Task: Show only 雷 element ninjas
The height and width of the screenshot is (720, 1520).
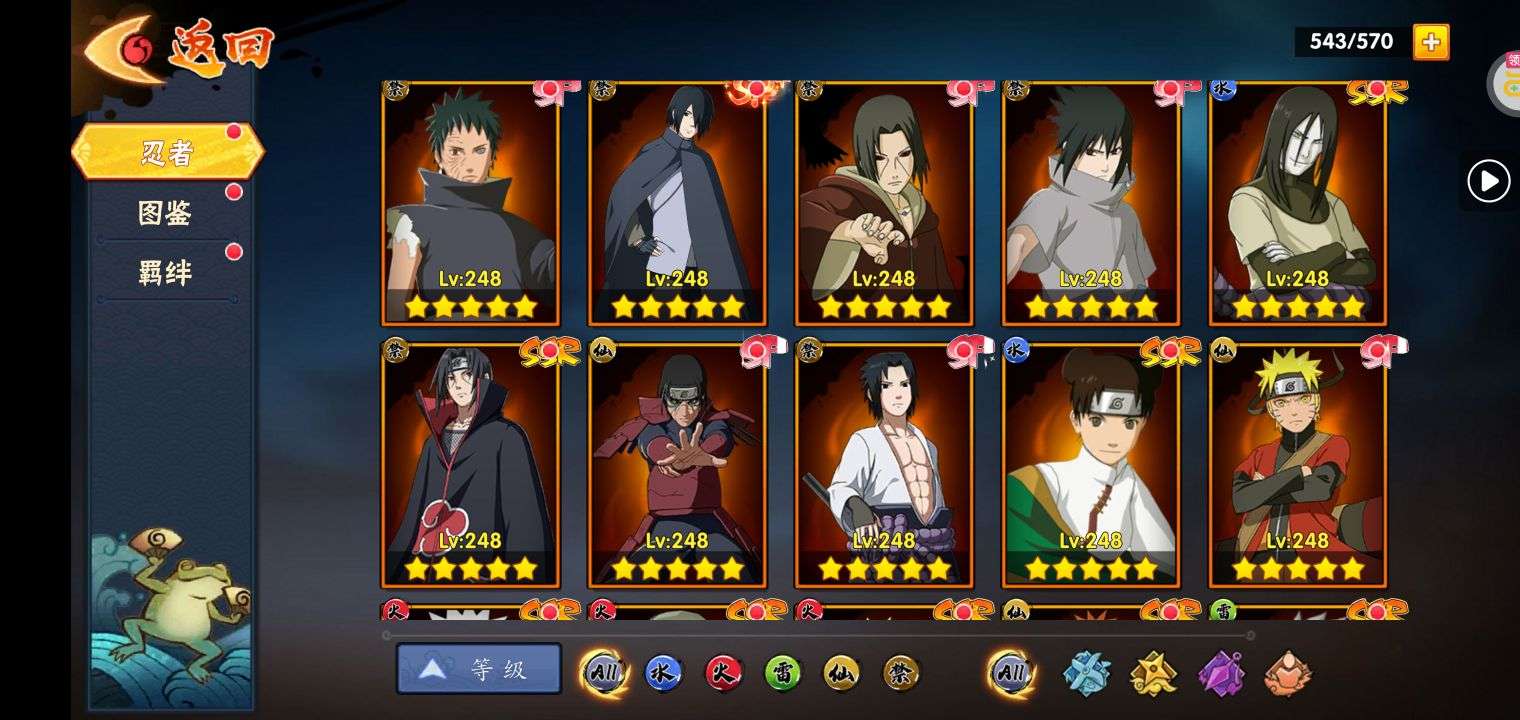Action: 783,673
